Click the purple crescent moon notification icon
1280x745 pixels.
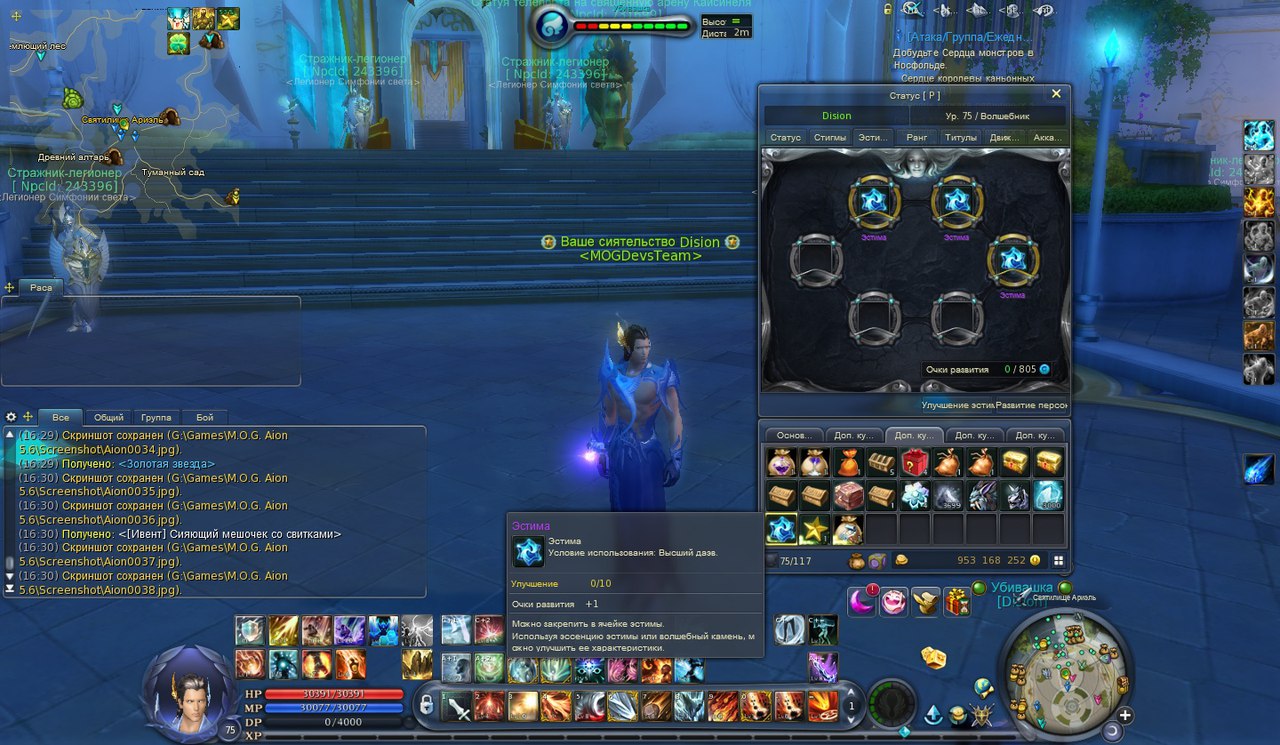862,602
